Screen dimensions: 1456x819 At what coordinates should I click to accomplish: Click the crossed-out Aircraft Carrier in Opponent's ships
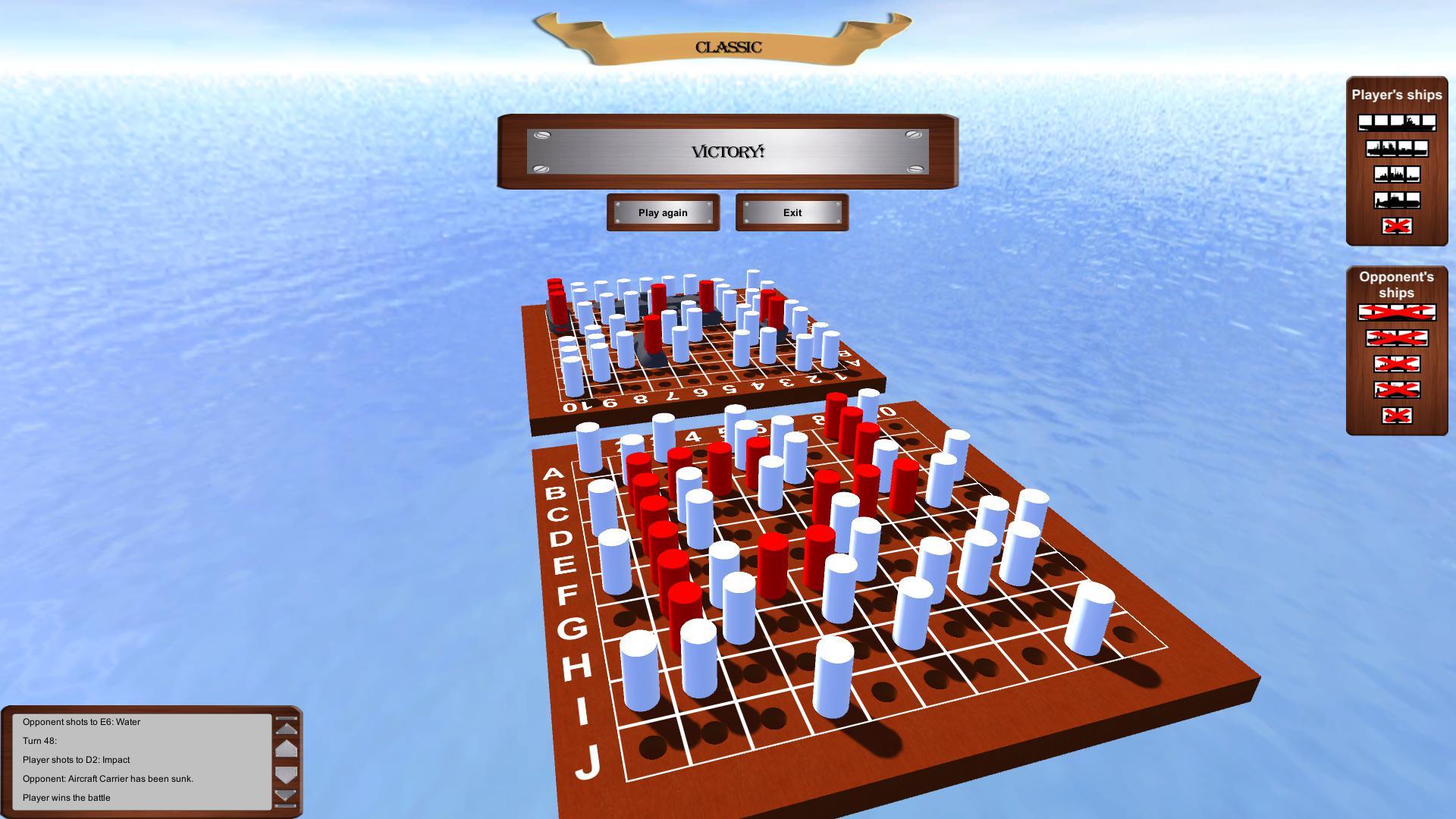click(x=1396, y=312)
